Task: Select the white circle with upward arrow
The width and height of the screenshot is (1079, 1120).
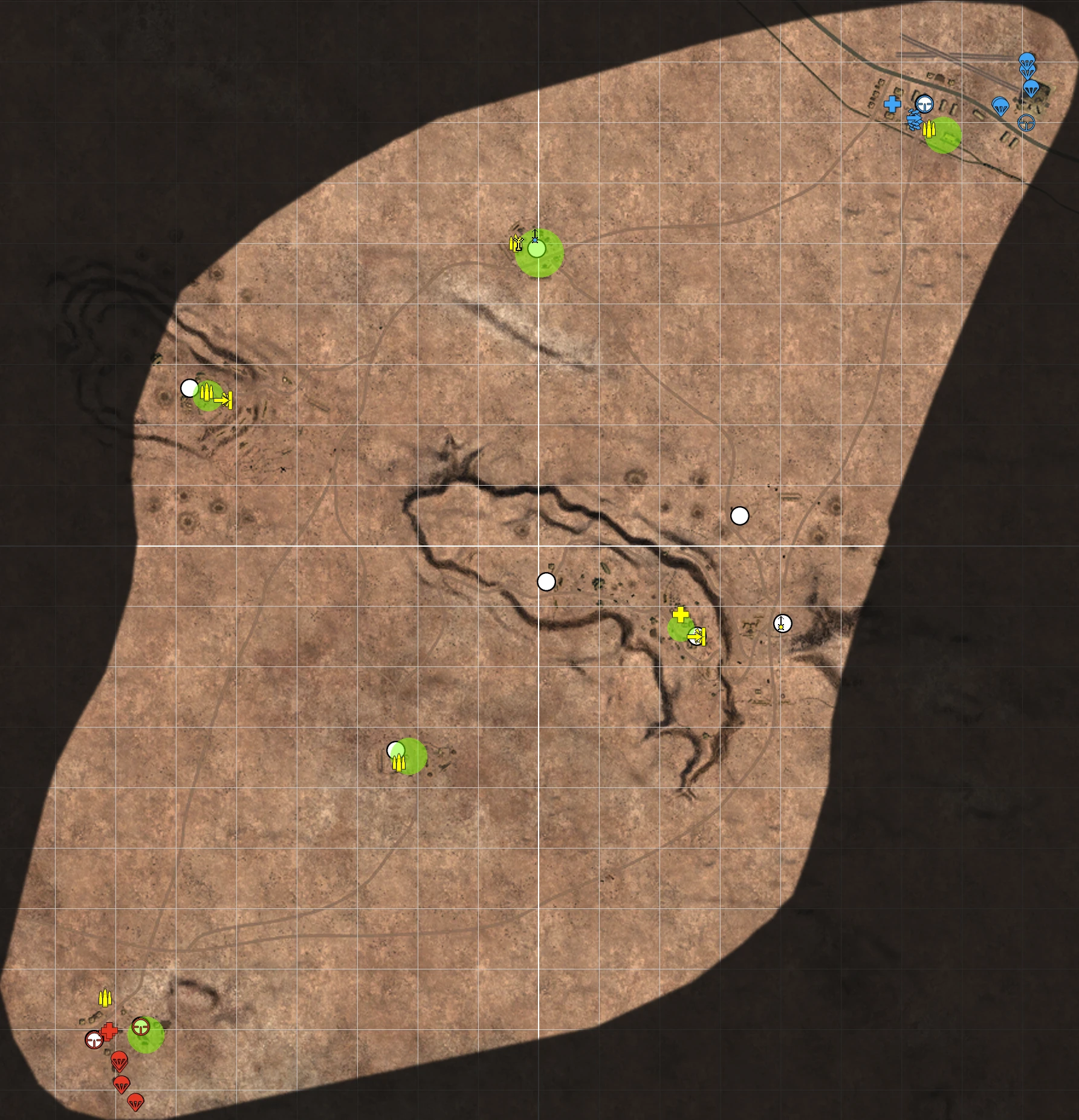Action: 782,623
